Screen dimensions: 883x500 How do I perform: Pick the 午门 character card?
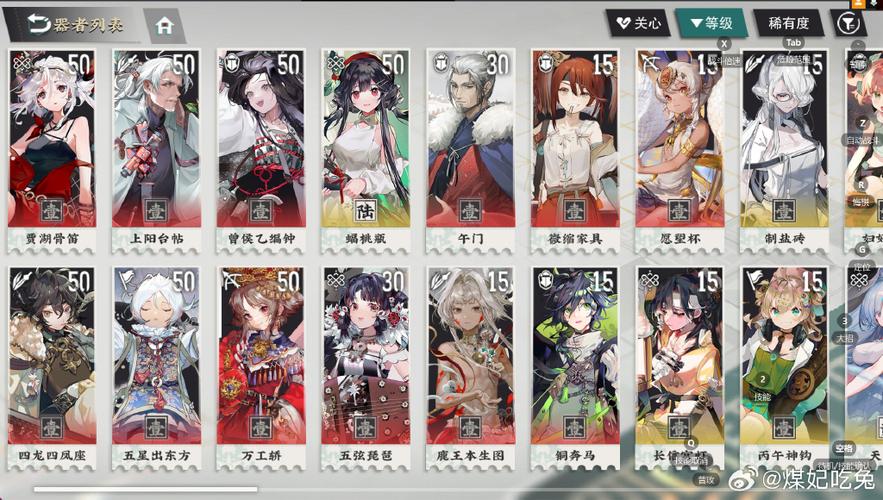469,150
